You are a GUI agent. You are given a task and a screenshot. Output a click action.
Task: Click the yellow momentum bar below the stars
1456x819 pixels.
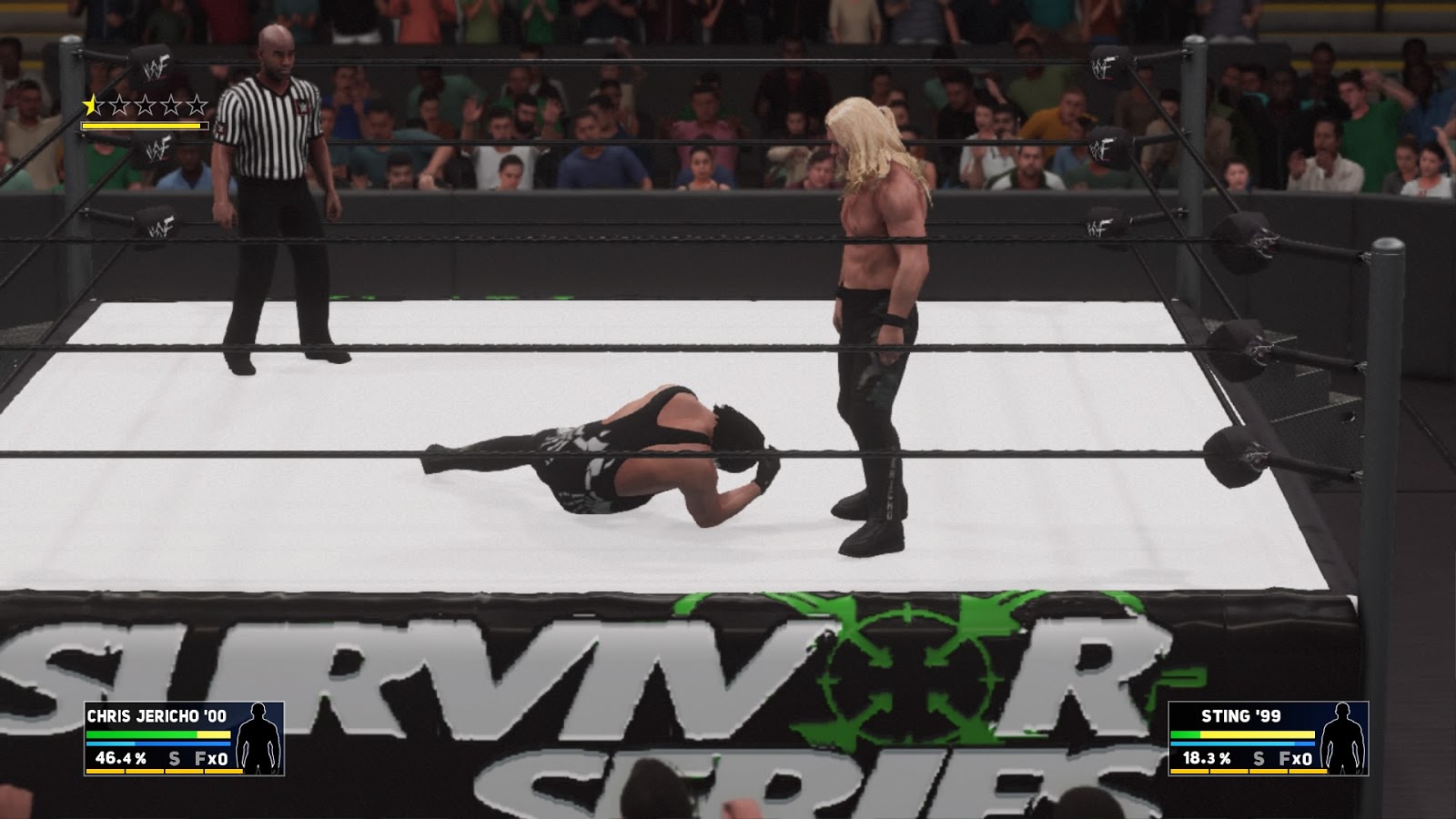coord(144,125)
